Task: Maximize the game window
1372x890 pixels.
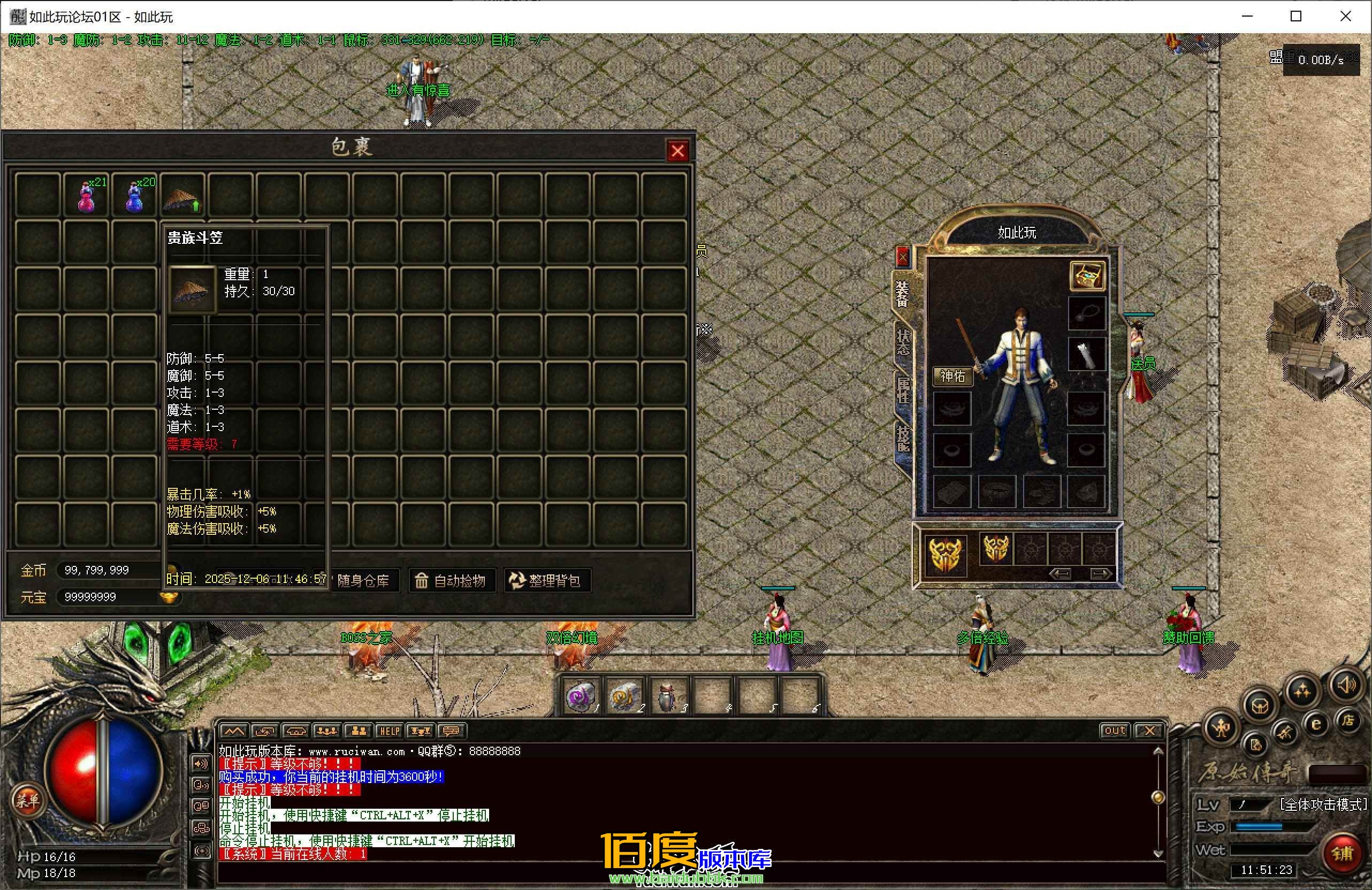Action: [x=1296, y=16]
